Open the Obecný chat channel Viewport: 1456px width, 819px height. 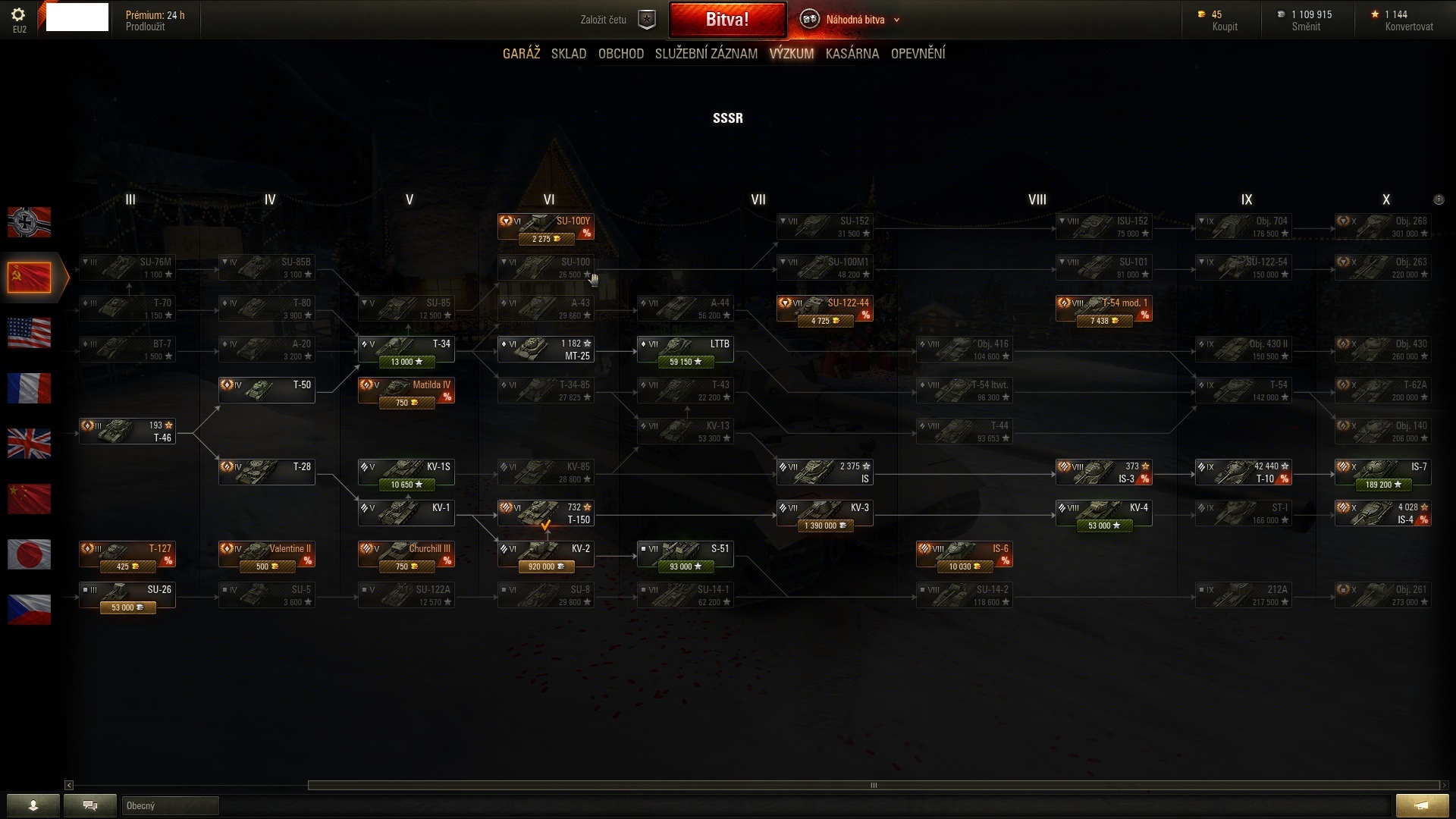pos(170,805)
